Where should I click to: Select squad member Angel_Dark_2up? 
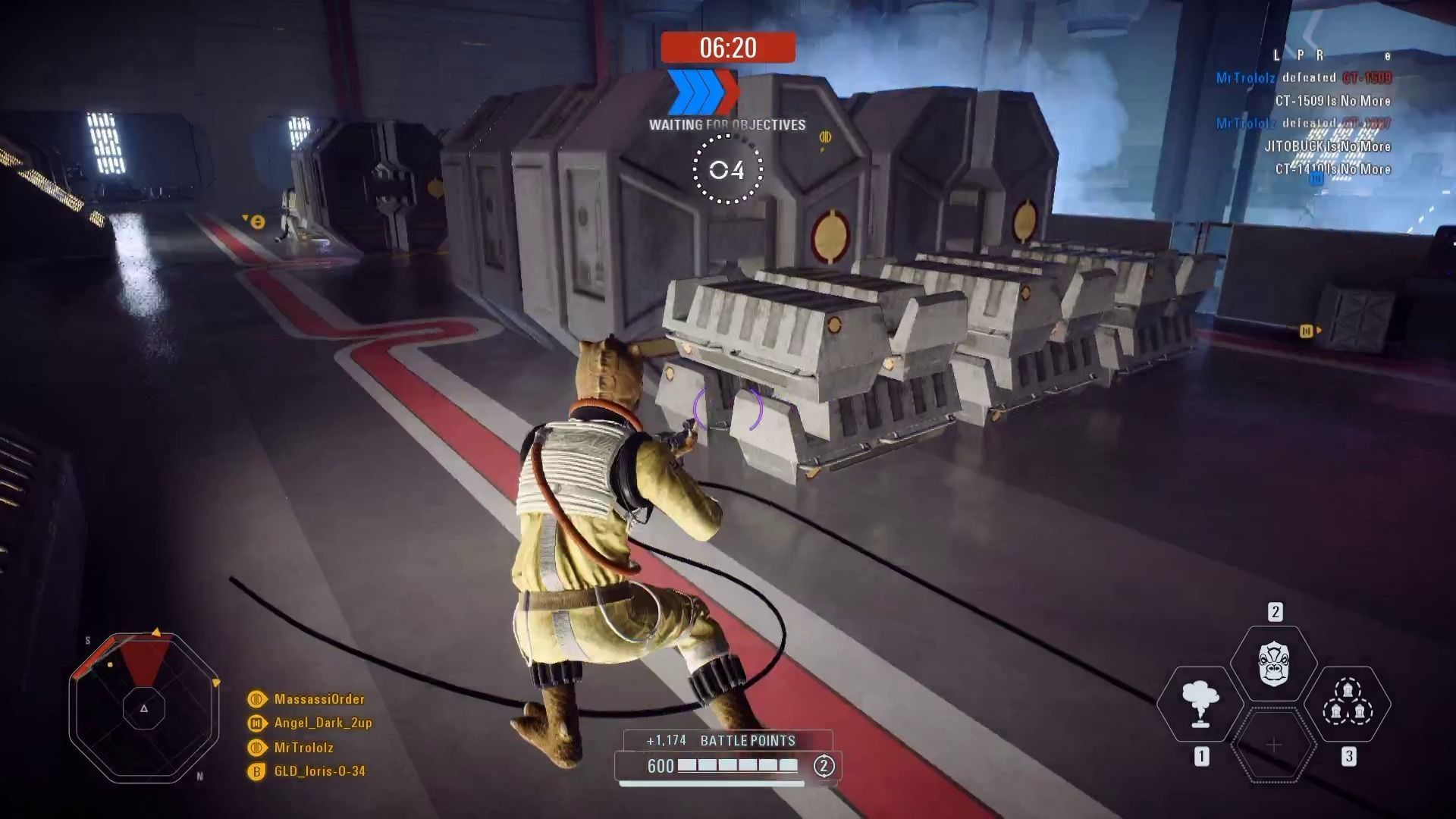(322, 723)
